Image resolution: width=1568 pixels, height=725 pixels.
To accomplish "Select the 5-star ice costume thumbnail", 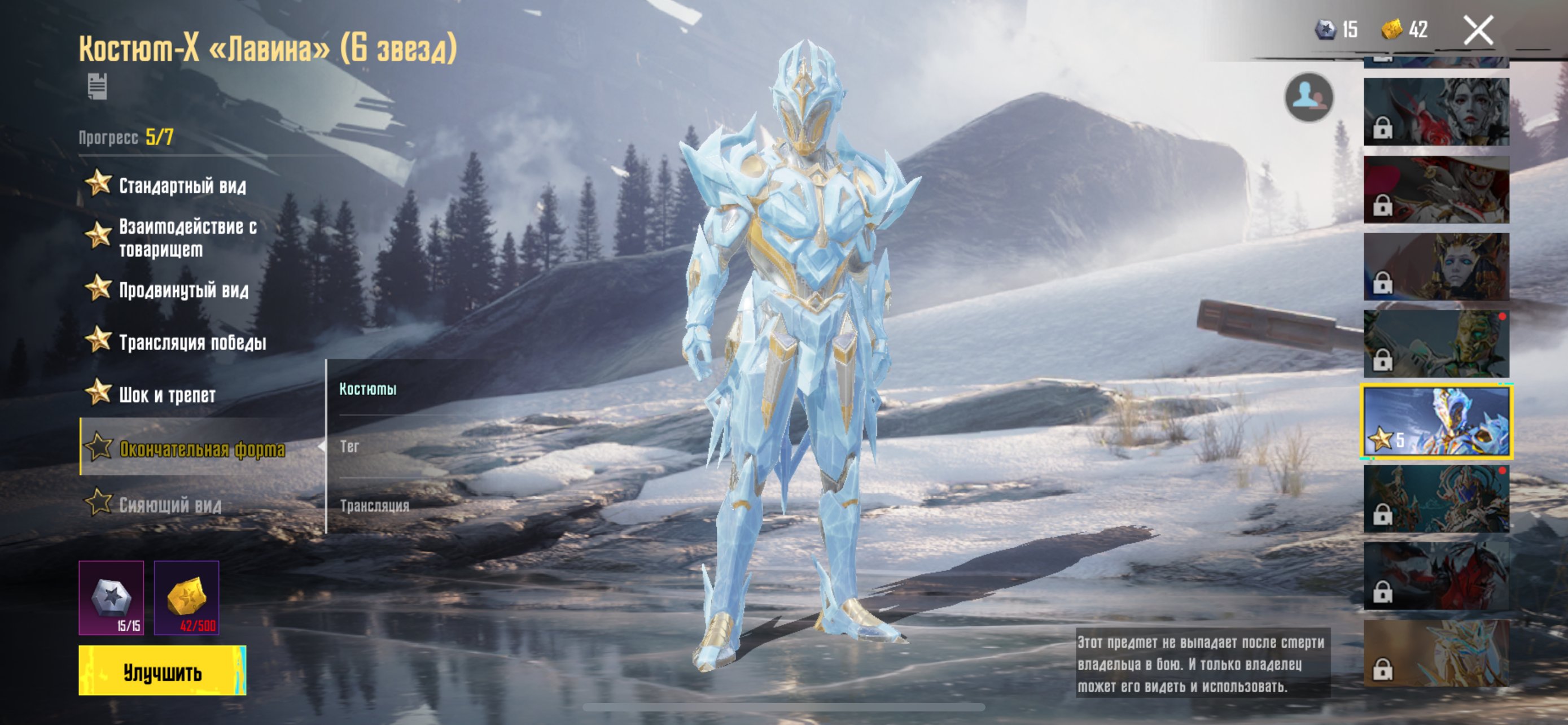I will [x=1436, y=421].
